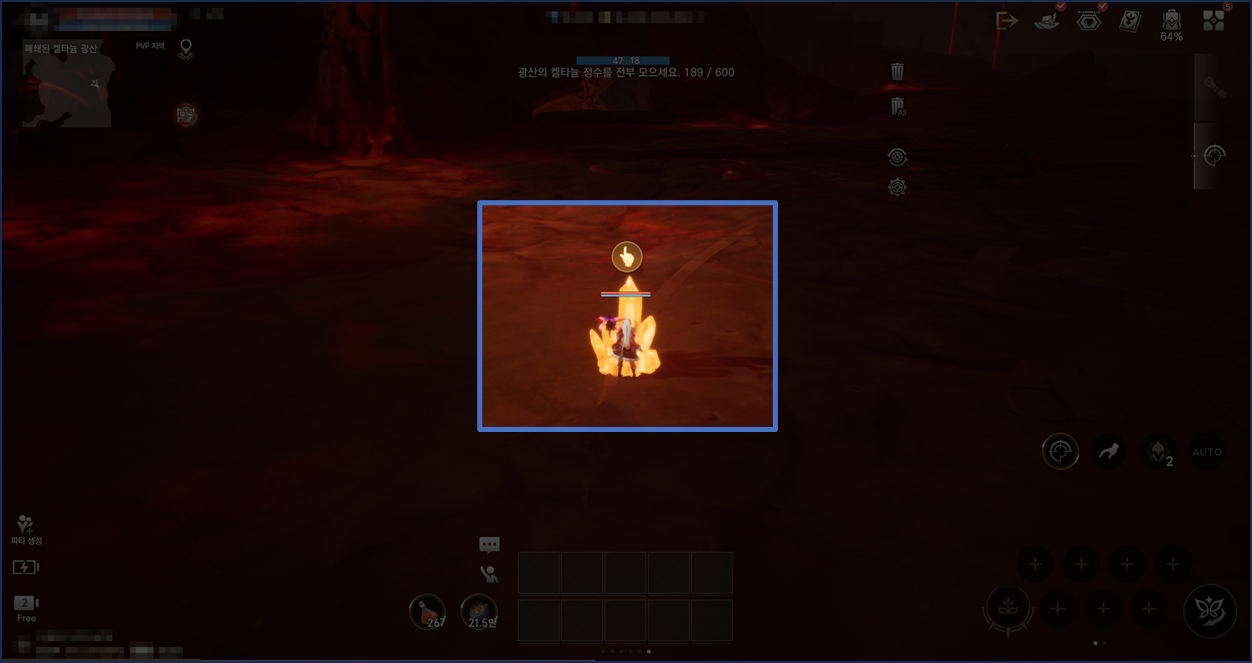
Task: Click the single trash can icon
Action: pyautogui.click(x=898, y=71)
